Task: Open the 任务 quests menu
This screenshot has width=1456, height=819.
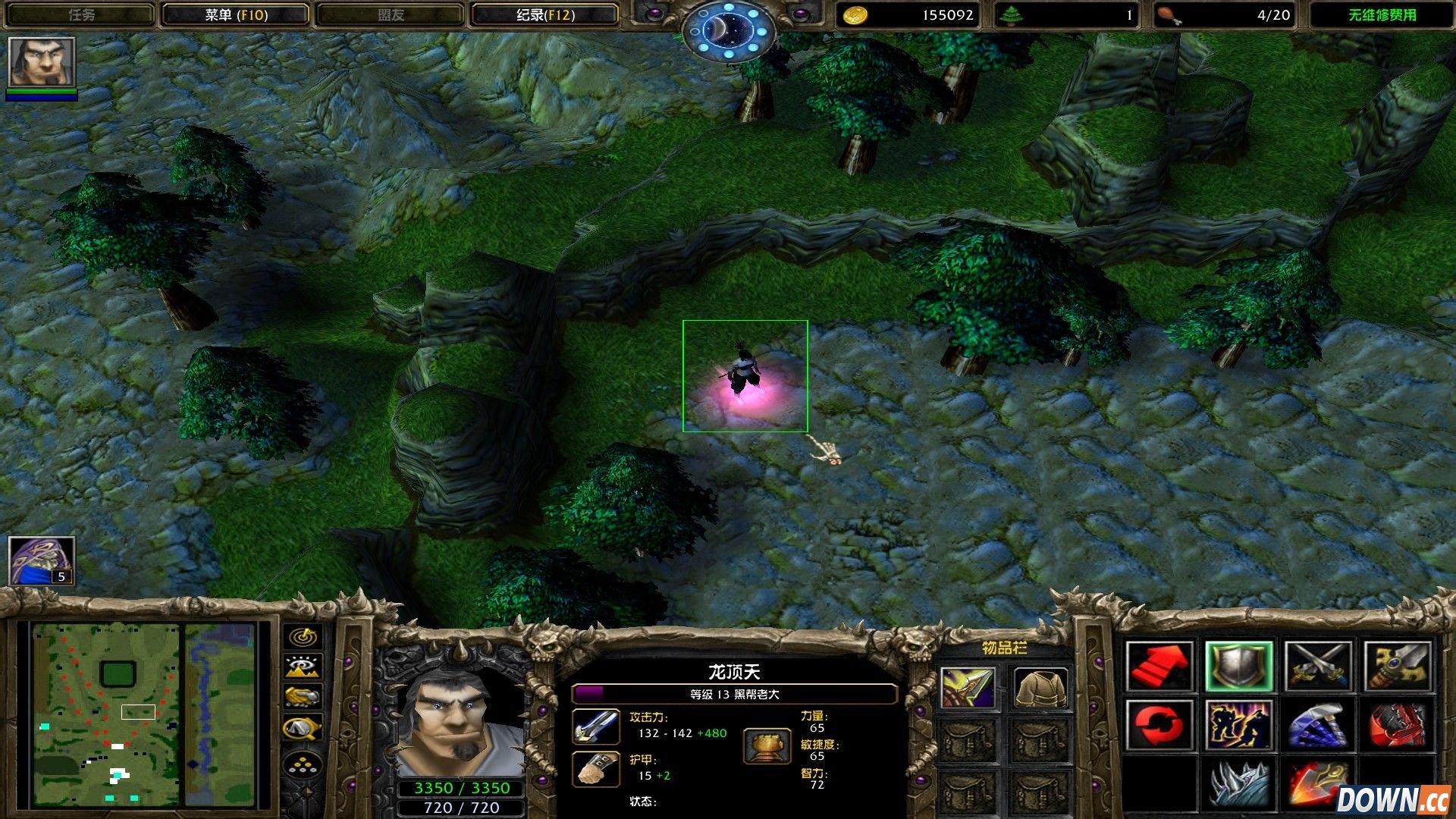Action: 81,15
